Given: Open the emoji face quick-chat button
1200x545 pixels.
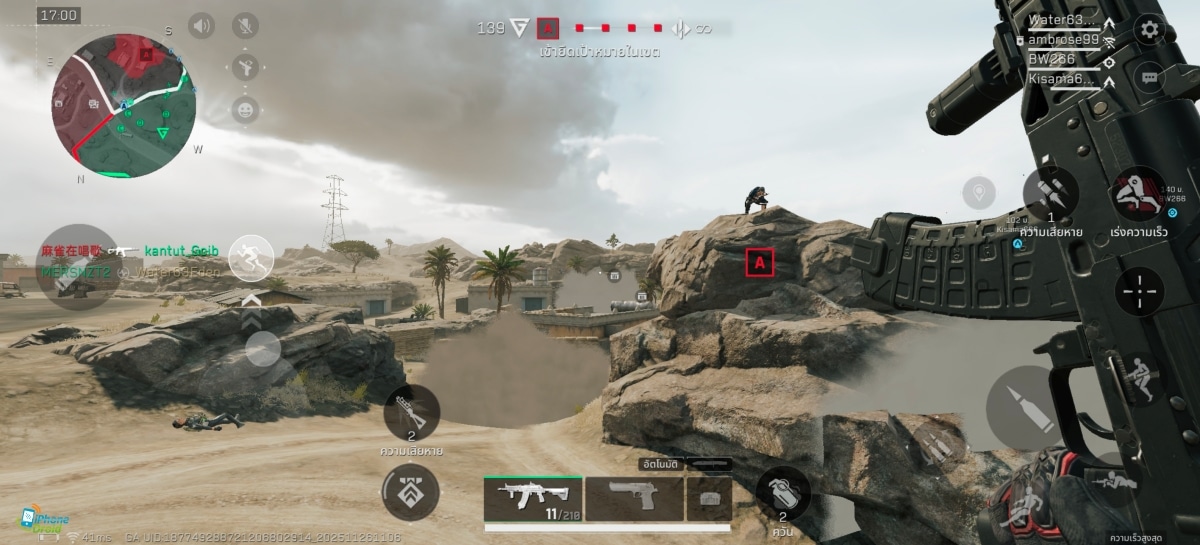Looking at the screenshot, I should click(245, 110).
